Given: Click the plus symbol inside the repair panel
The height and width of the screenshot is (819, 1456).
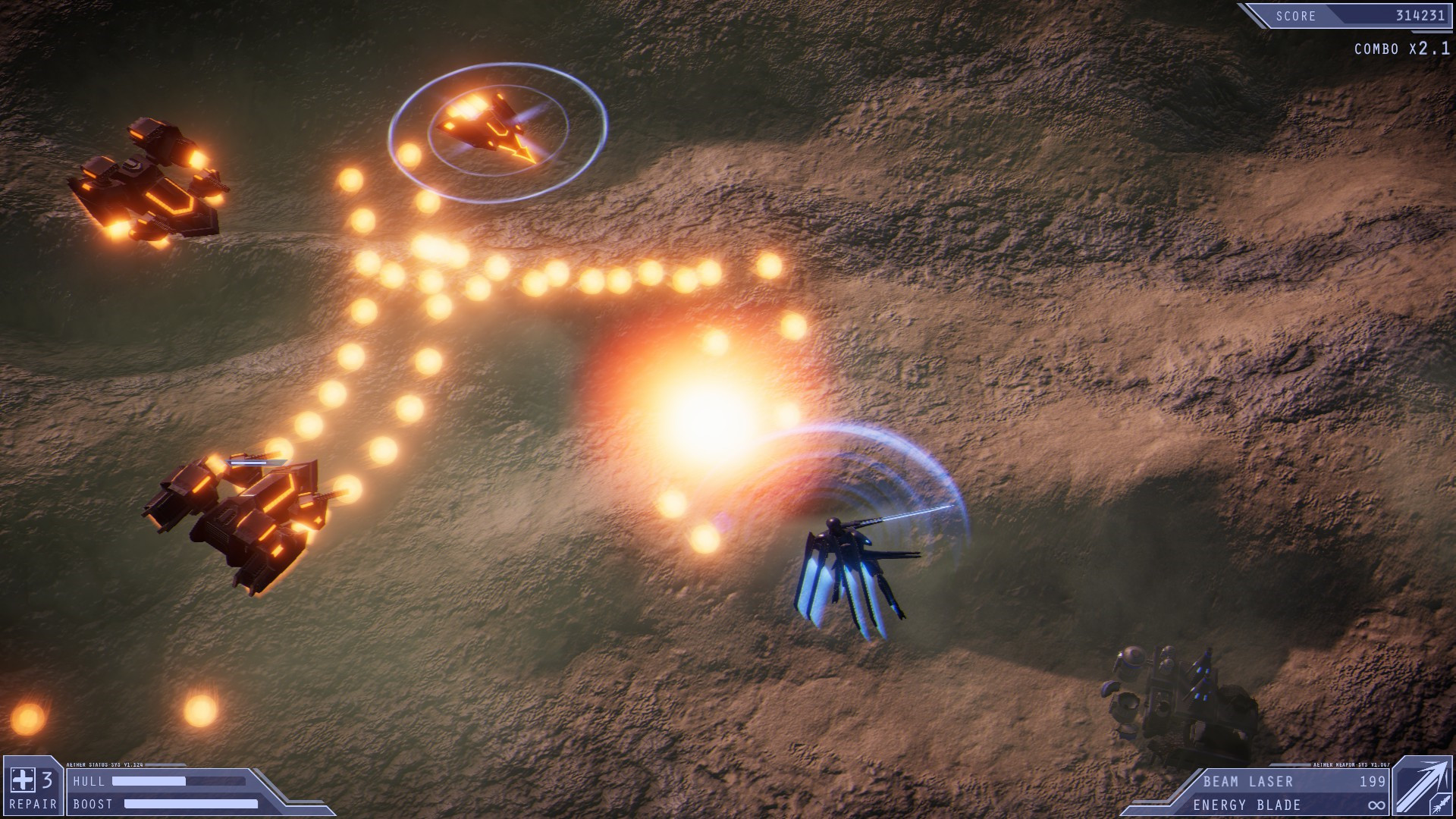Looking at the screenshot, I should pos(23,781).
